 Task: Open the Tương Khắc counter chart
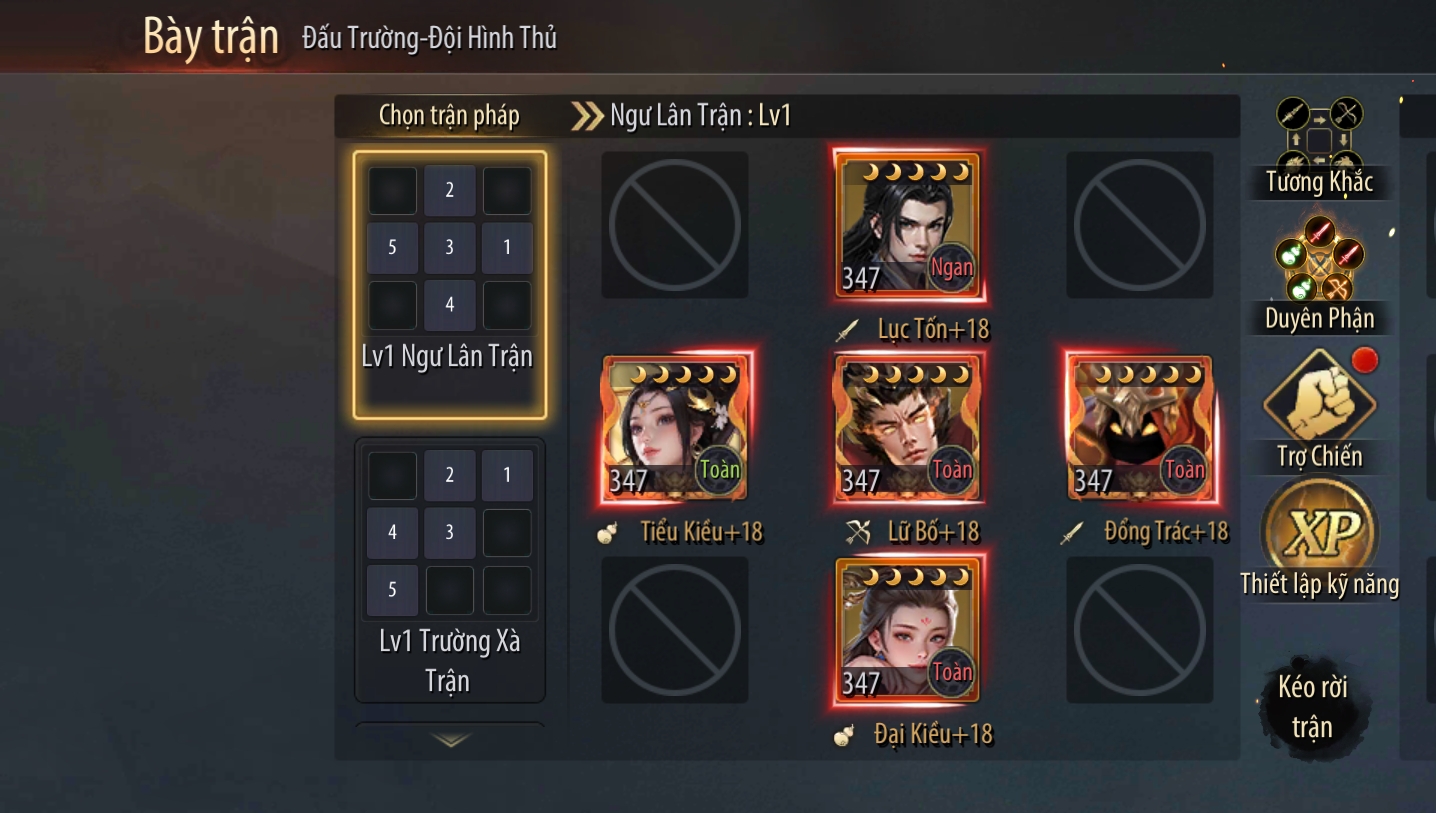(x=1319, y=146)
